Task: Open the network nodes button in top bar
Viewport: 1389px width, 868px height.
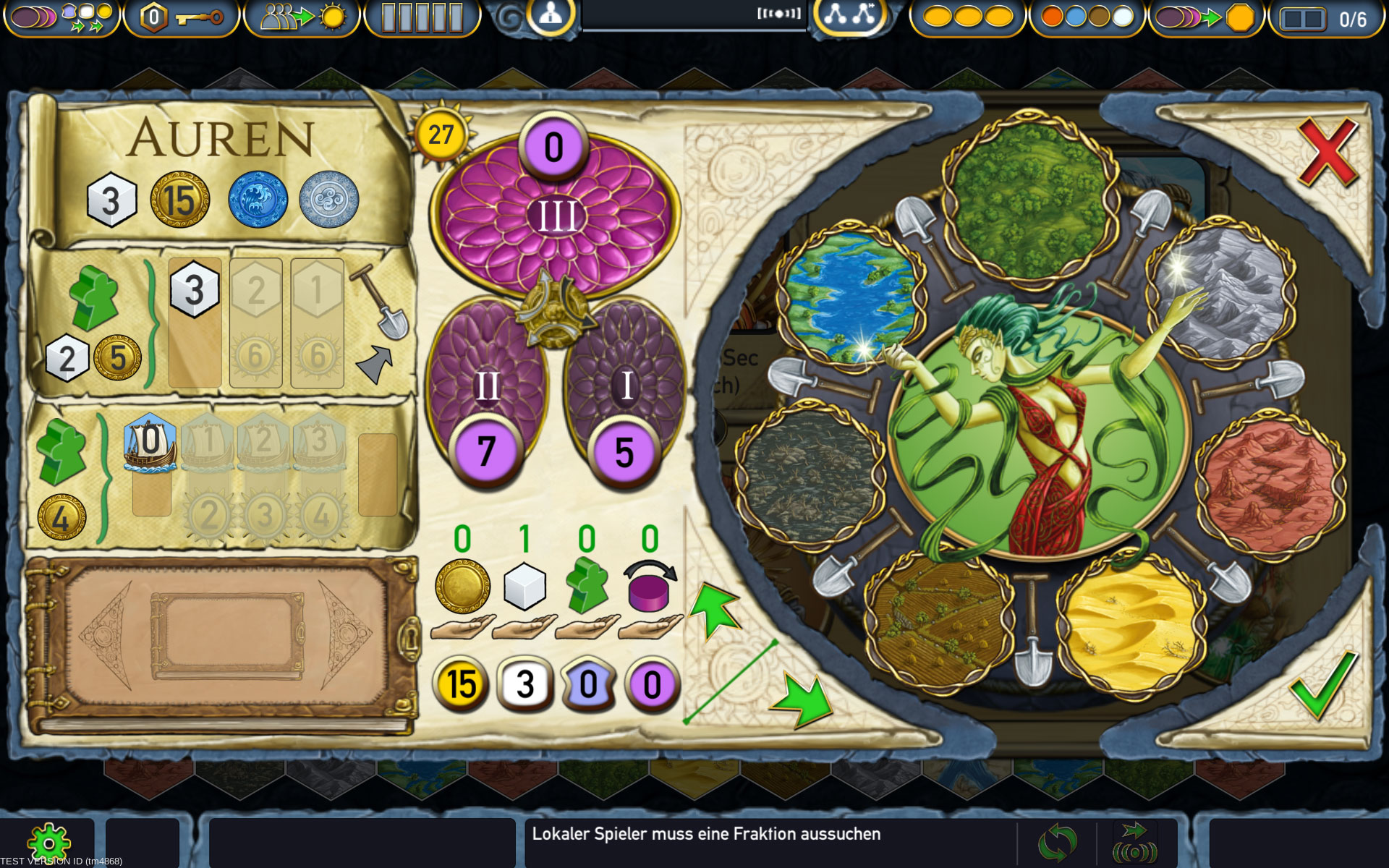Action: [x=850, y=15]
